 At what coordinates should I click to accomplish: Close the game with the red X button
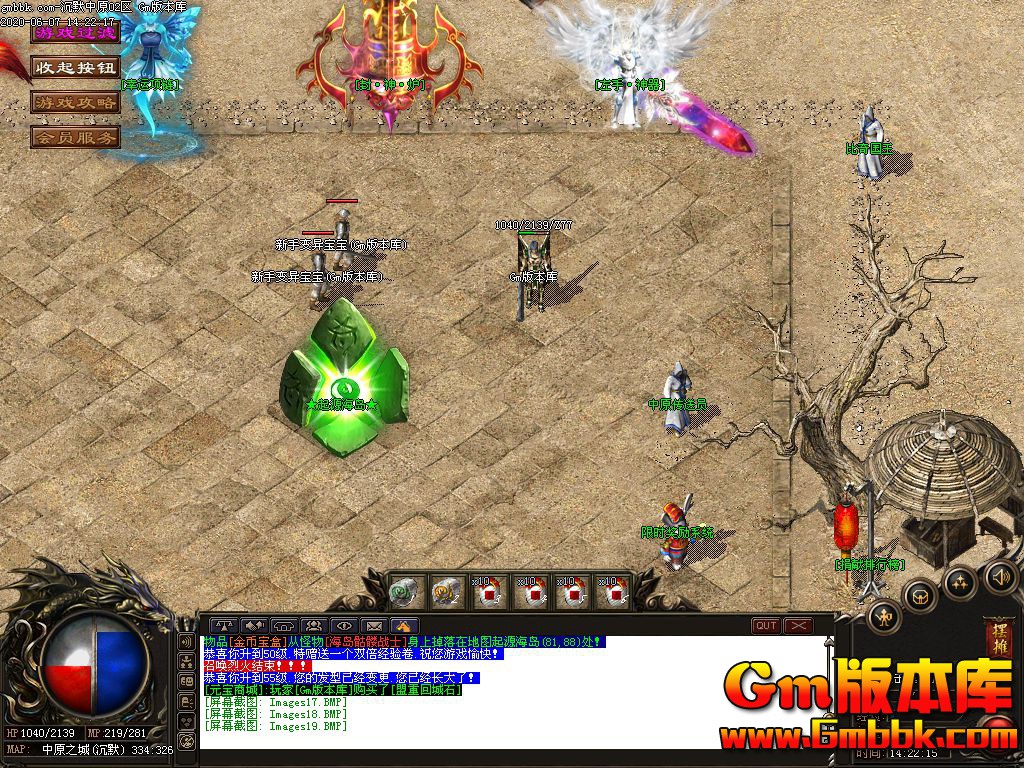[798, 626]
